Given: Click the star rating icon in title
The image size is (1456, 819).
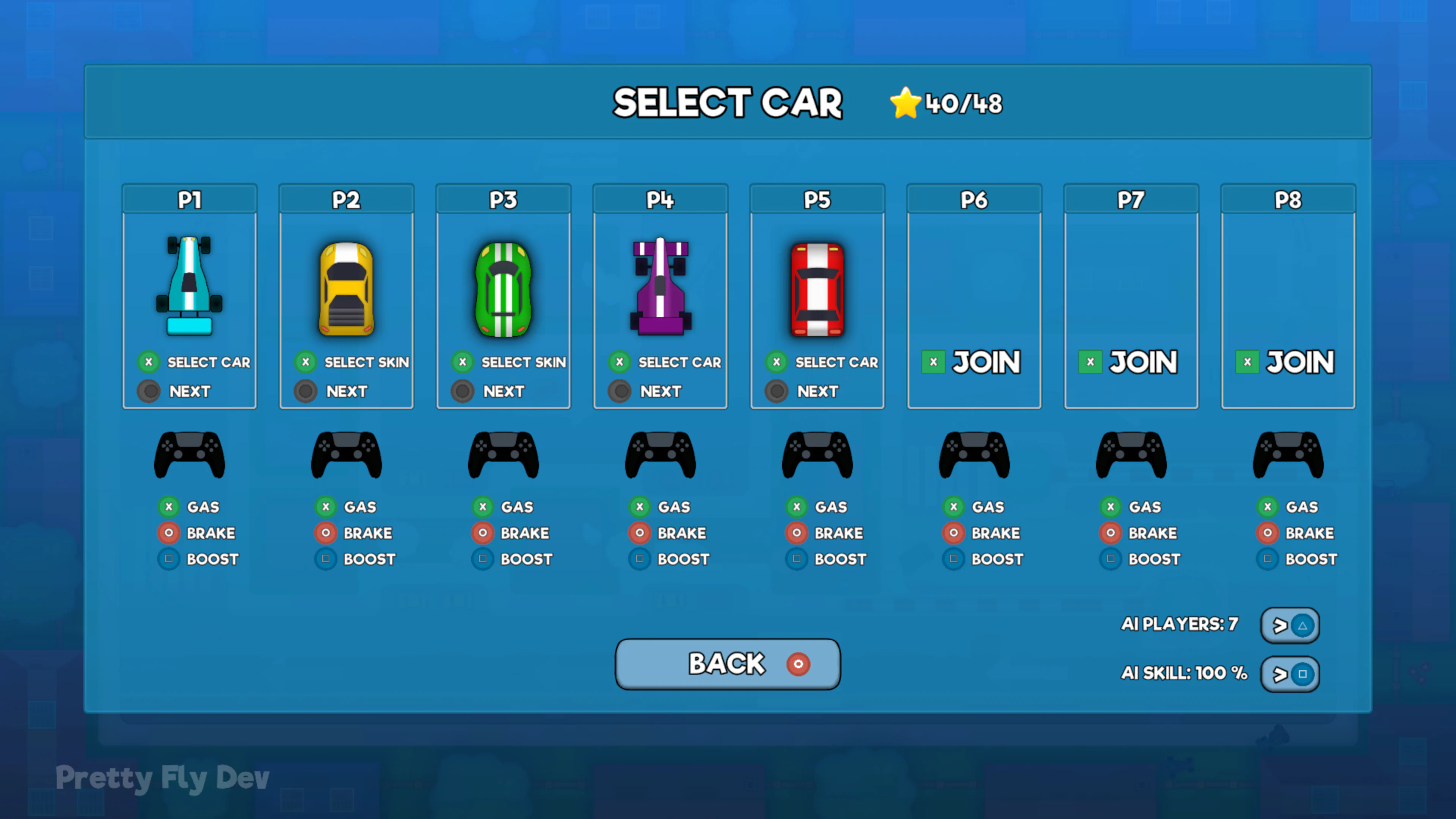Looking at the screenshot, I should tap(905, 102).
